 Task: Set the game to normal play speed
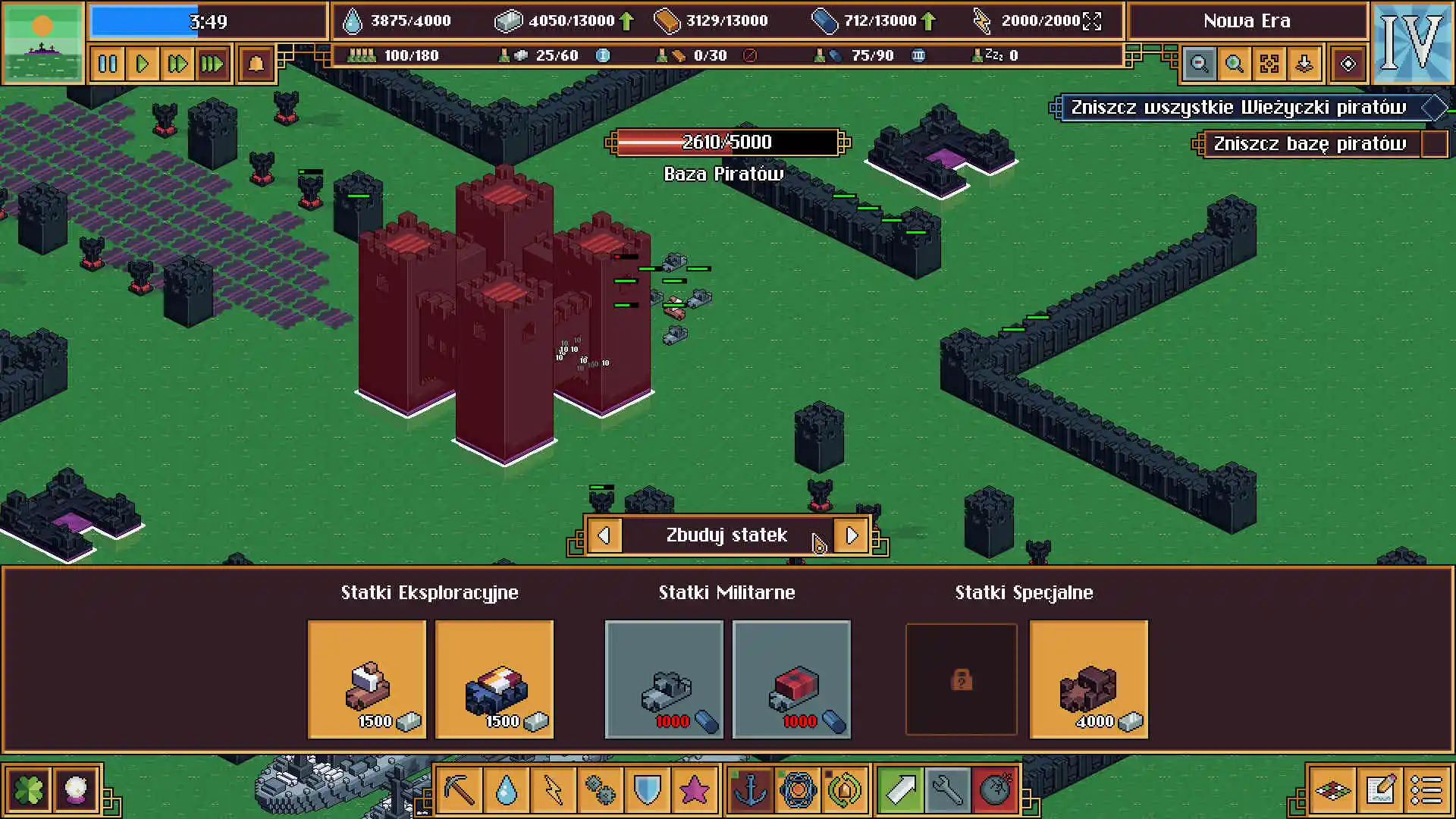142,64
